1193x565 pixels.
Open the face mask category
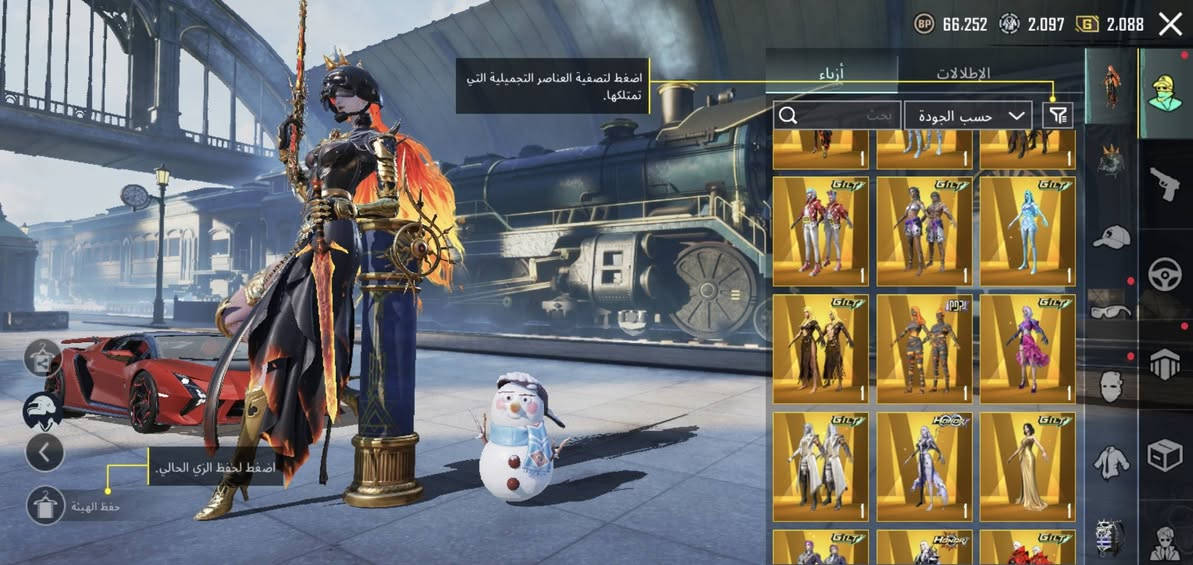click(1111, 385)
